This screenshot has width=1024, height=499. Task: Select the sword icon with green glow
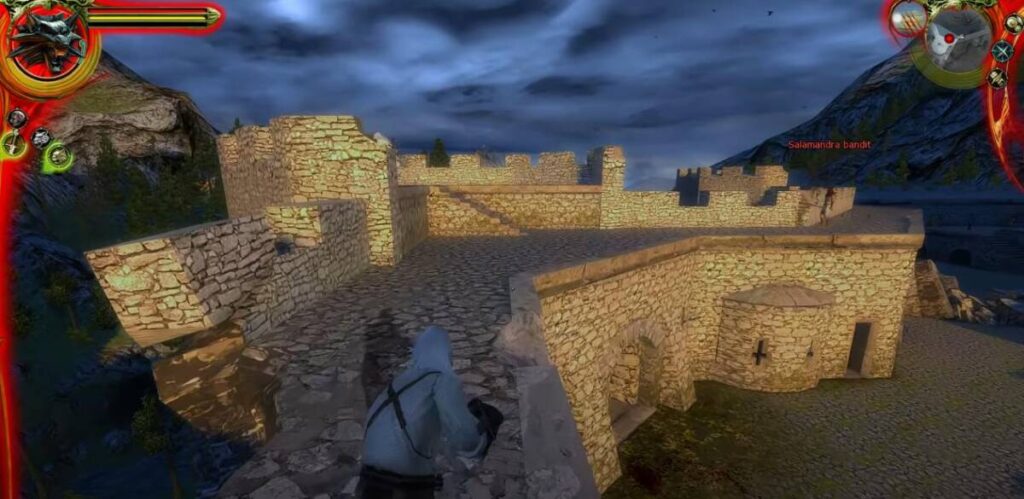pyautogui.click(x=14, y=146)
